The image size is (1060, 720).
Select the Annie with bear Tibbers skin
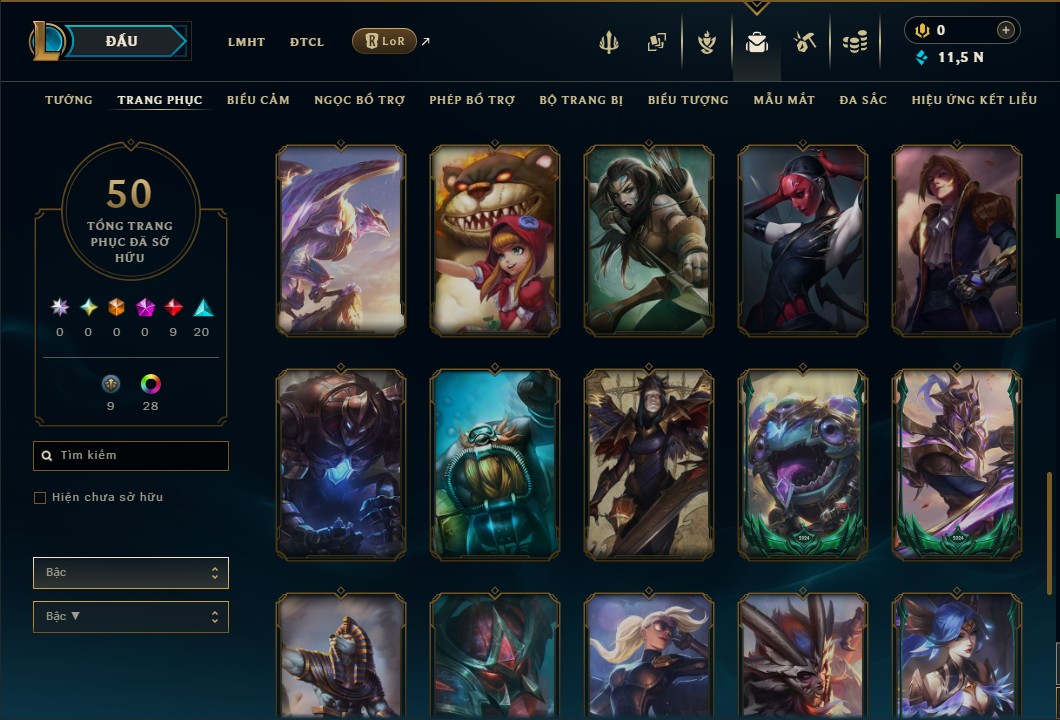click(495, 240)
